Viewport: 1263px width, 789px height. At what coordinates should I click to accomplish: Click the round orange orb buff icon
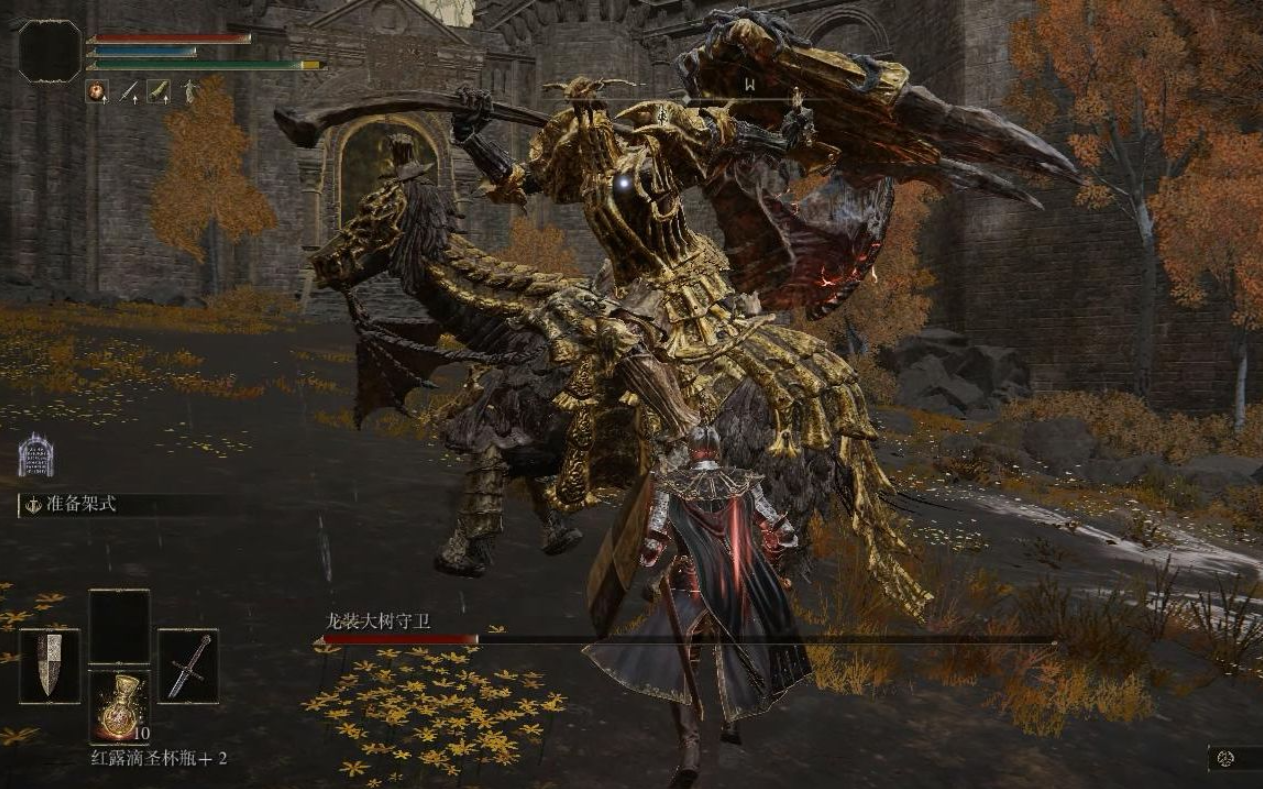98,92
